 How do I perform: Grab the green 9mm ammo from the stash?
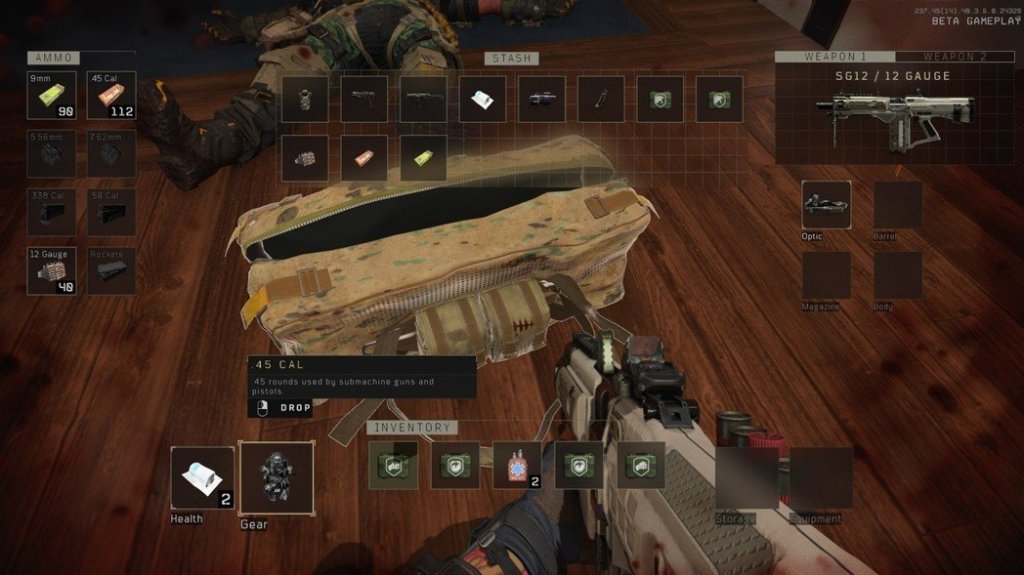click(x=424, y=158)
